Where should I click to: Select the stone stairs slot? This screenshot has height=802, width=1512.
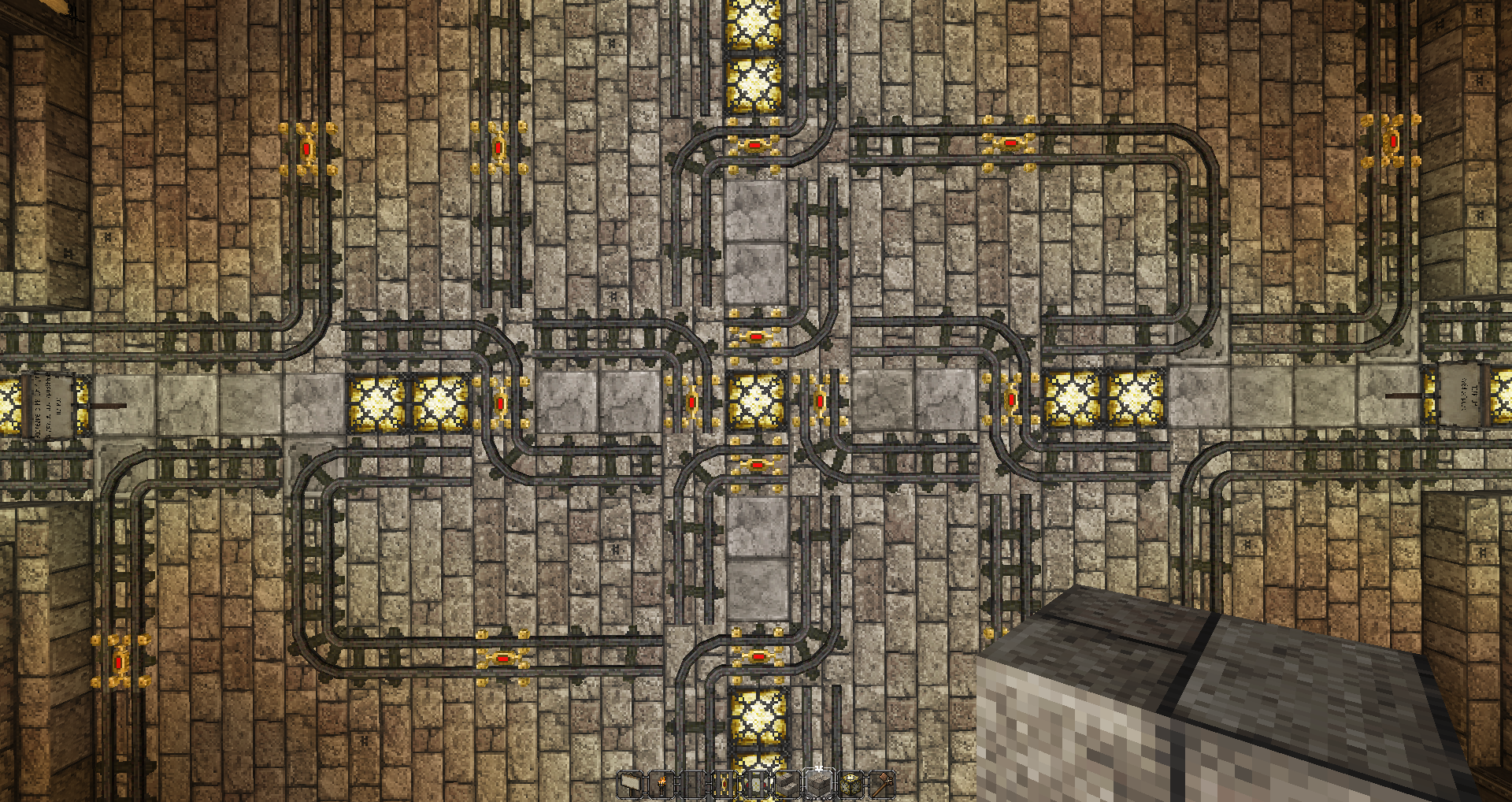(787, 785)
